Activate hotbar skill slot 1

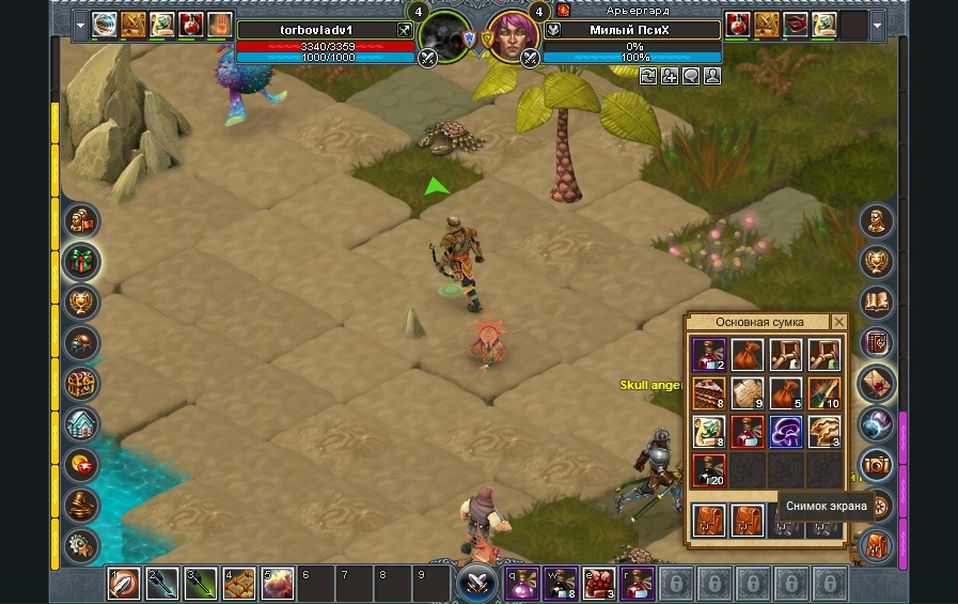click(x=124, y=582)
